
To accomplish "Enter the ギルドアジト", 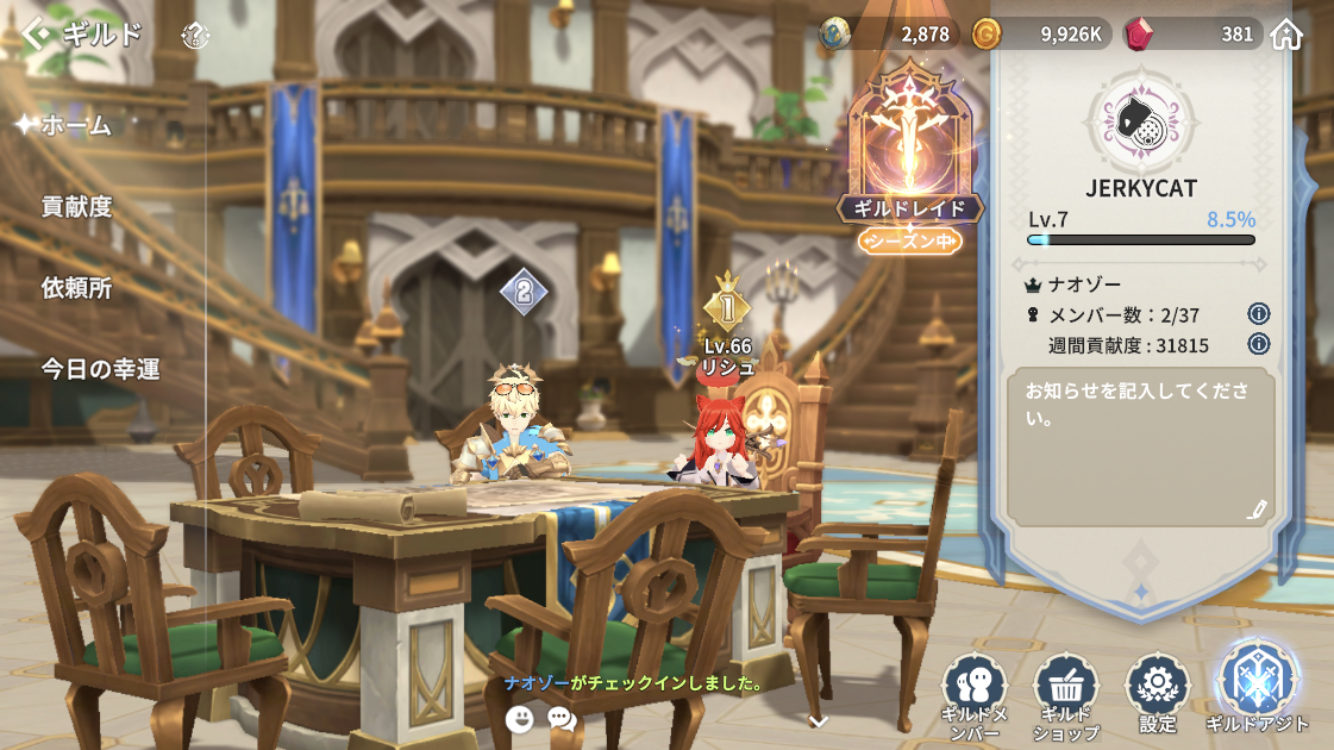I will (x=1257, y=690).
